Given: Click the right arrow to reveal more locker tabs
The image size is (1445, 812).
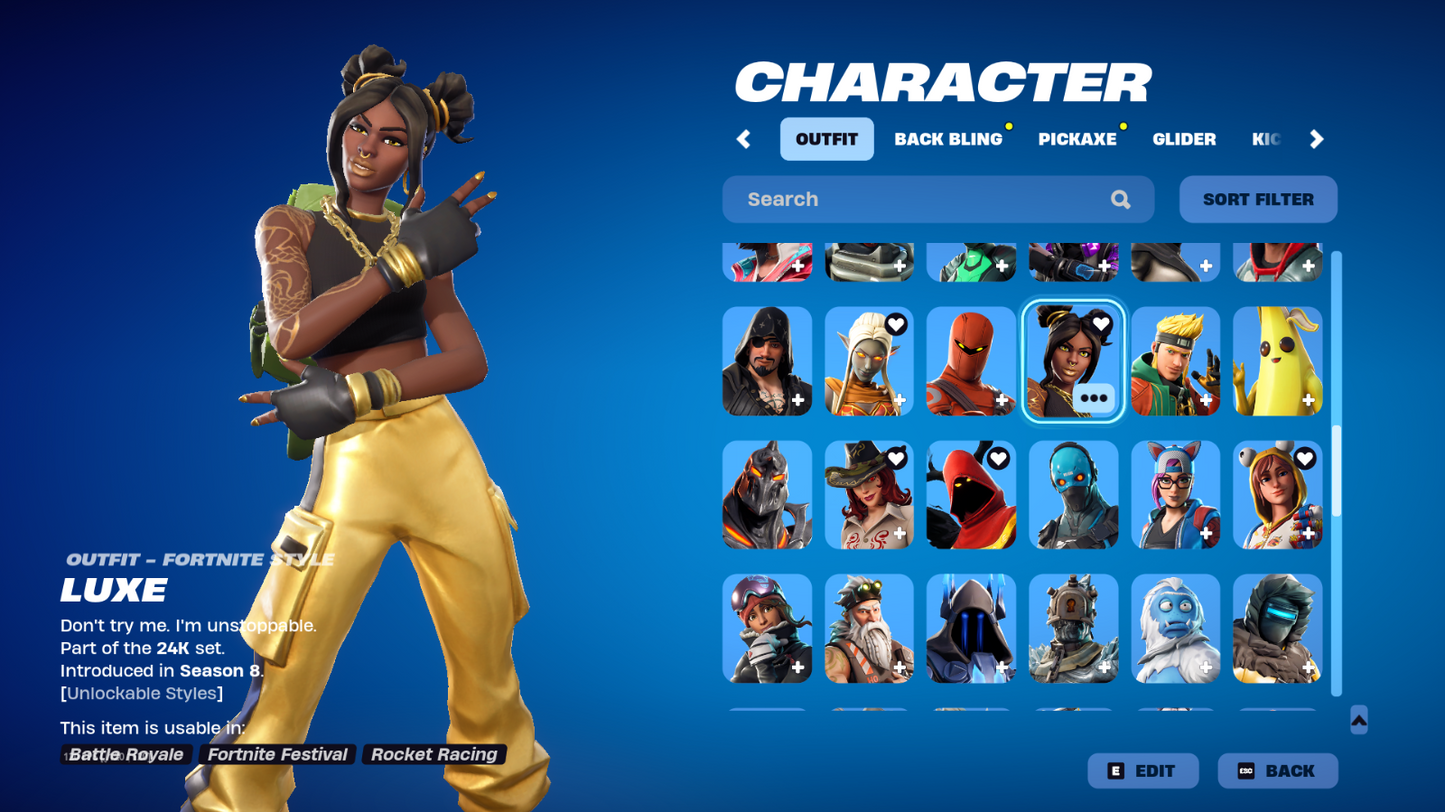Looking at the screenshot, I should (x=1317, y=139).
